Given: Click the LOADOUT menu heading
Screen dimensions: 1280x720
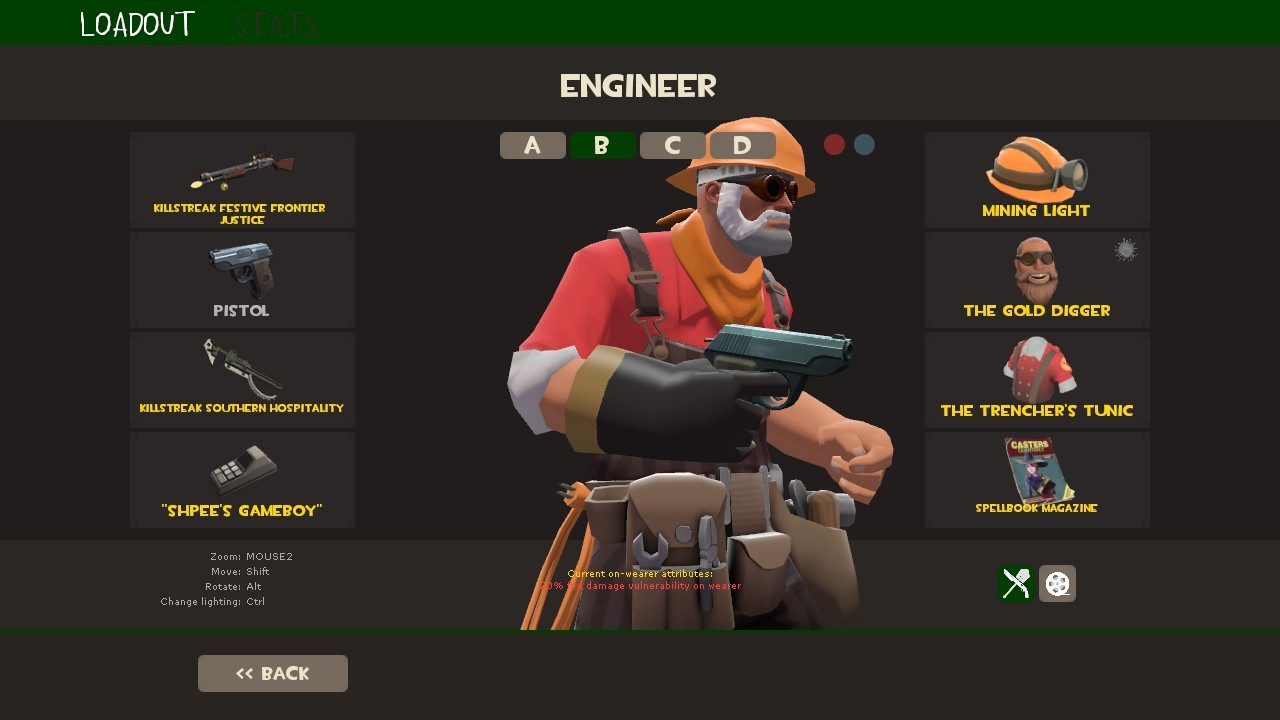Looking at the screenshot, I should point(136,22).
